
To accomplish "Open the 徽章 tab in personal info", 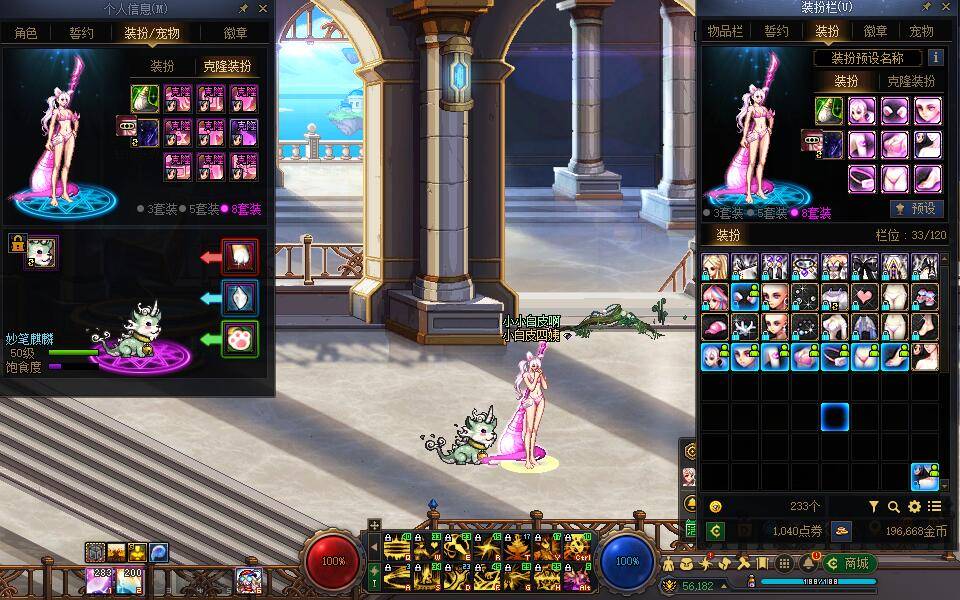I will coord(237,33).
